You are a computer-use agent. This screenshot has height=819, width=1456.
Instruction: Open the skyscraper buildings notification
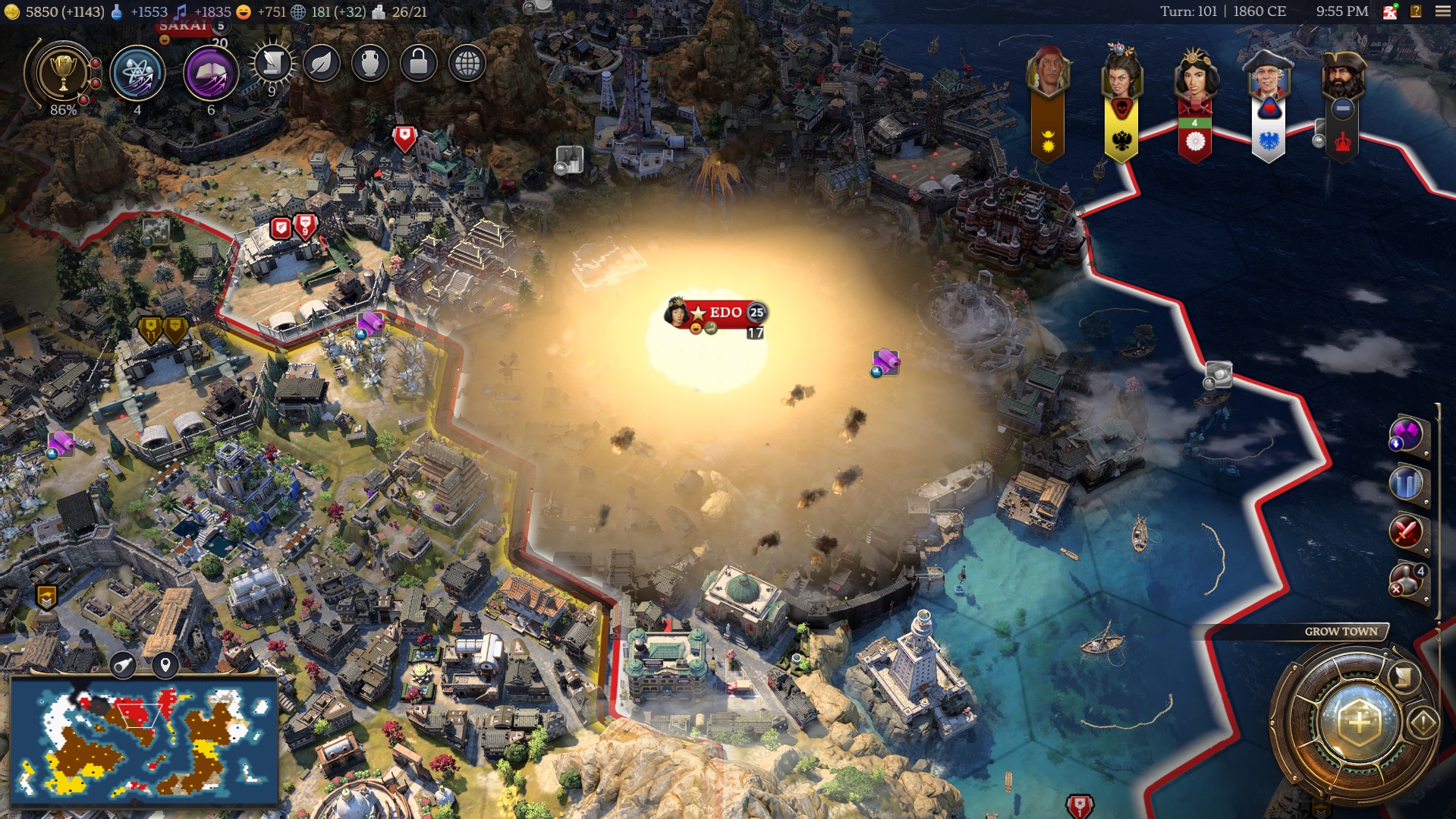[1406, 484]
